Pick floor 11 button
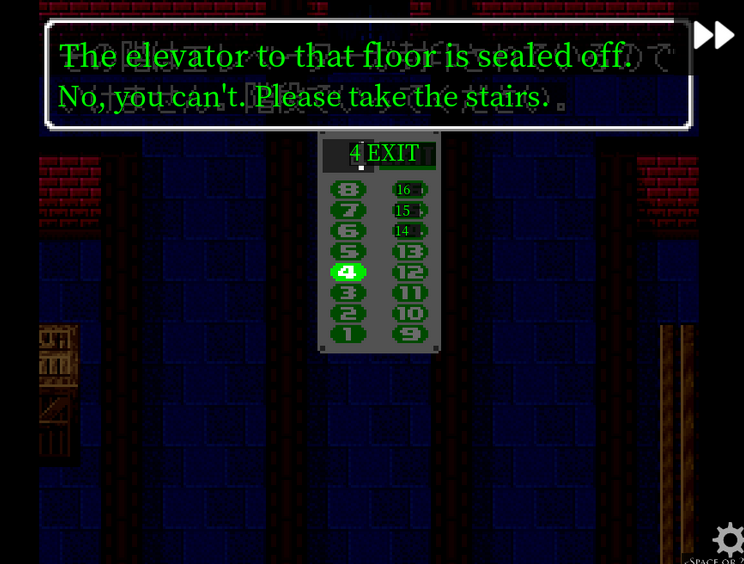 tap(409, 293)
